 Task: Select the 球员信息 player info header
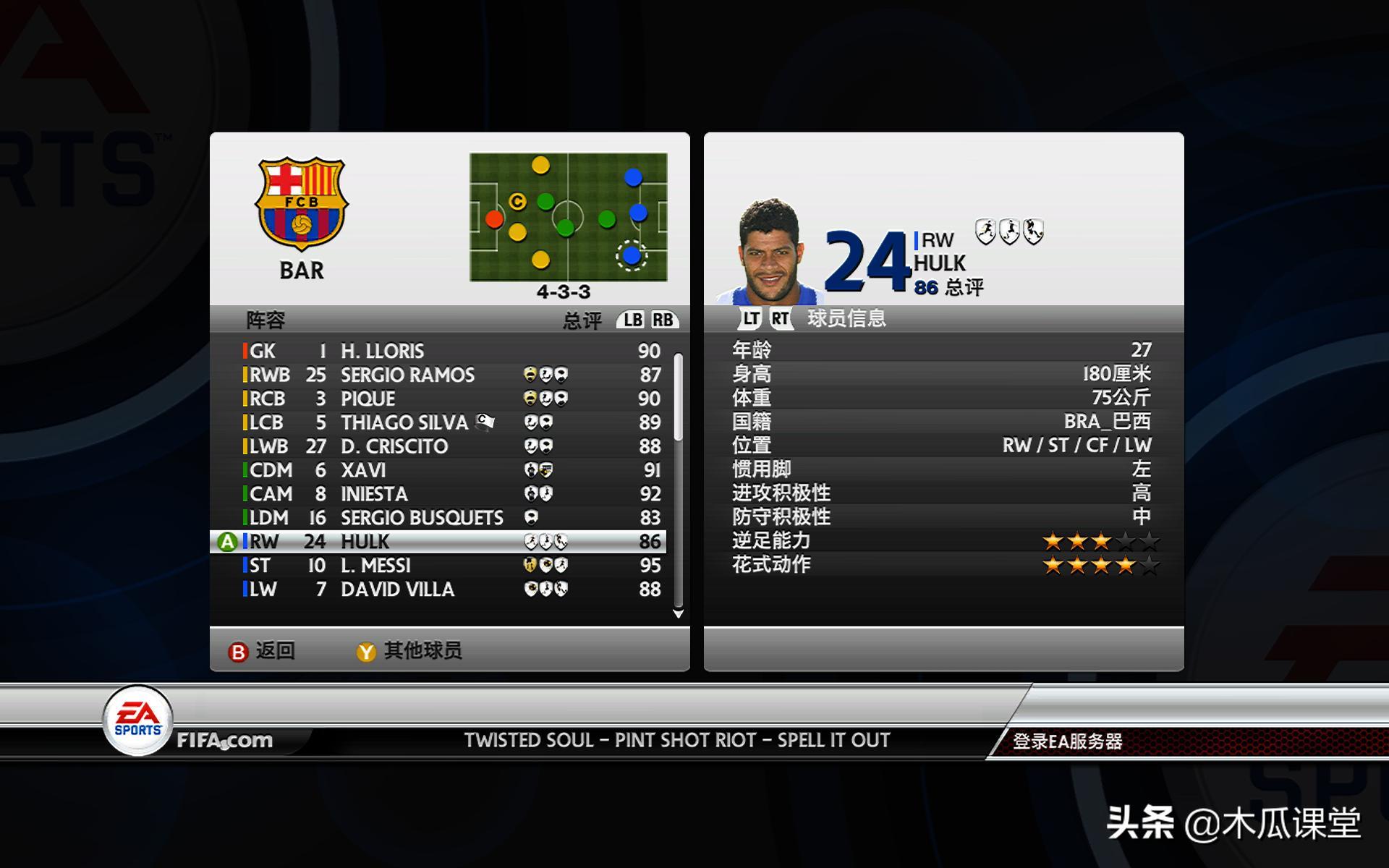tap(846, 318)
